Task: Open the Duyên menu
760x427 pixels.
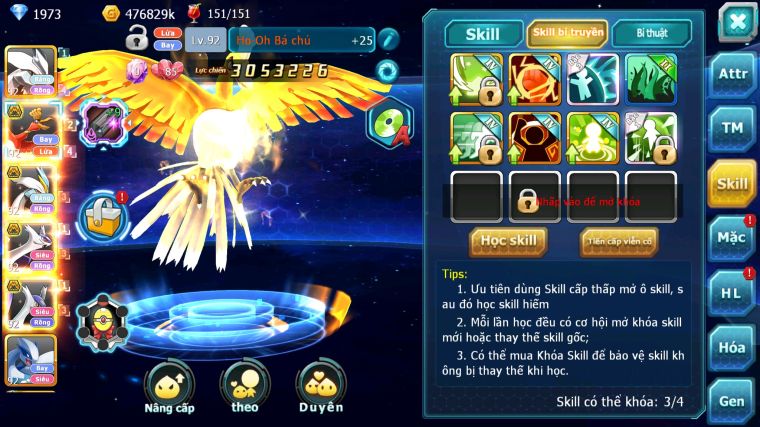Action: pos(320,388)
